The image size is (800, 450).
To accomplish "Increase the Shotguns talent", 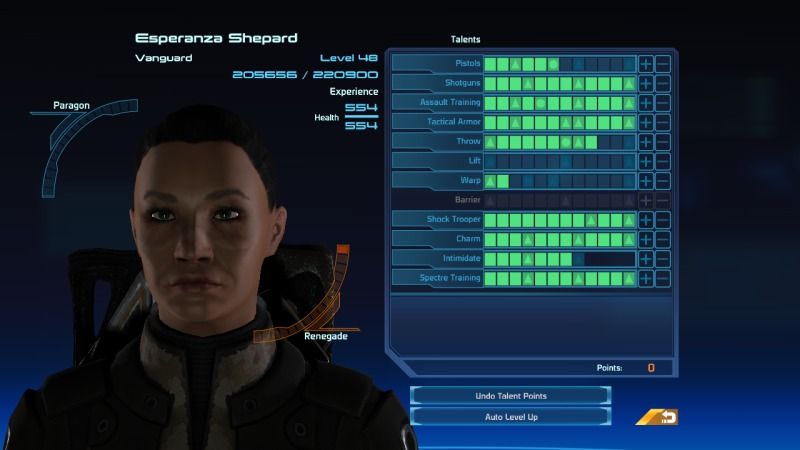I will 646,83.
